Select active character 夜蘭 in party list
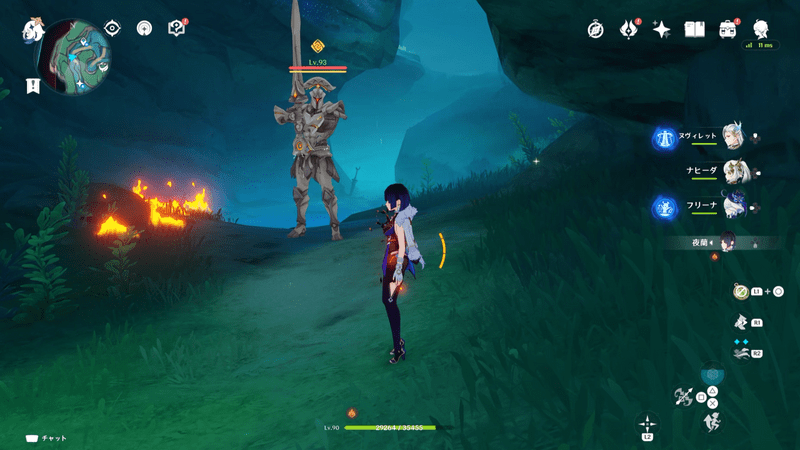Image resolution: width=800 pixels, height=450 pixels. point(727,241)
